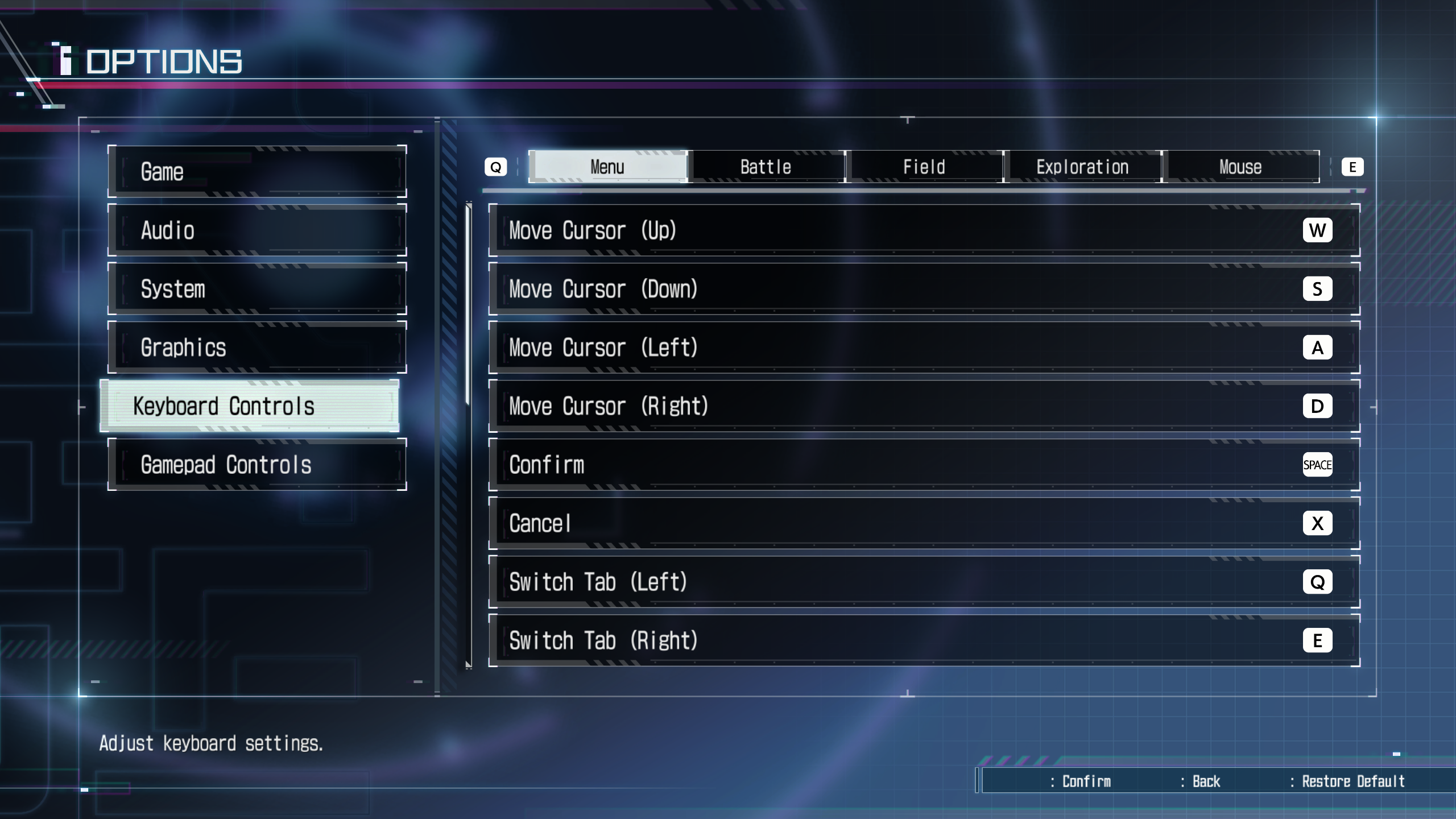Change the Confirm key binding
This screenshot has height=819, width=1456.
pos(924,465)
